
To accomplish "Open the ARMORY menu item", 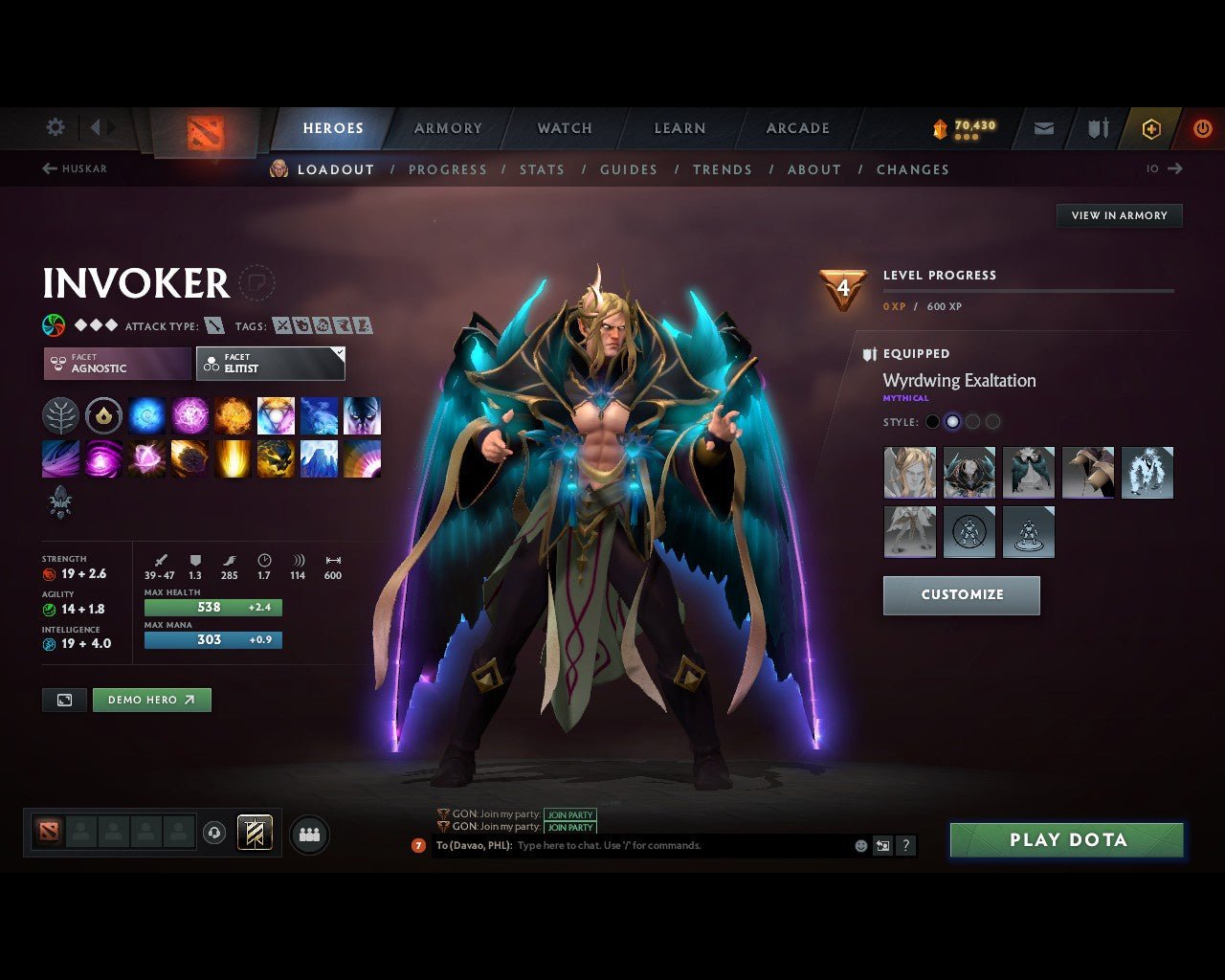I will coord(447,128).
